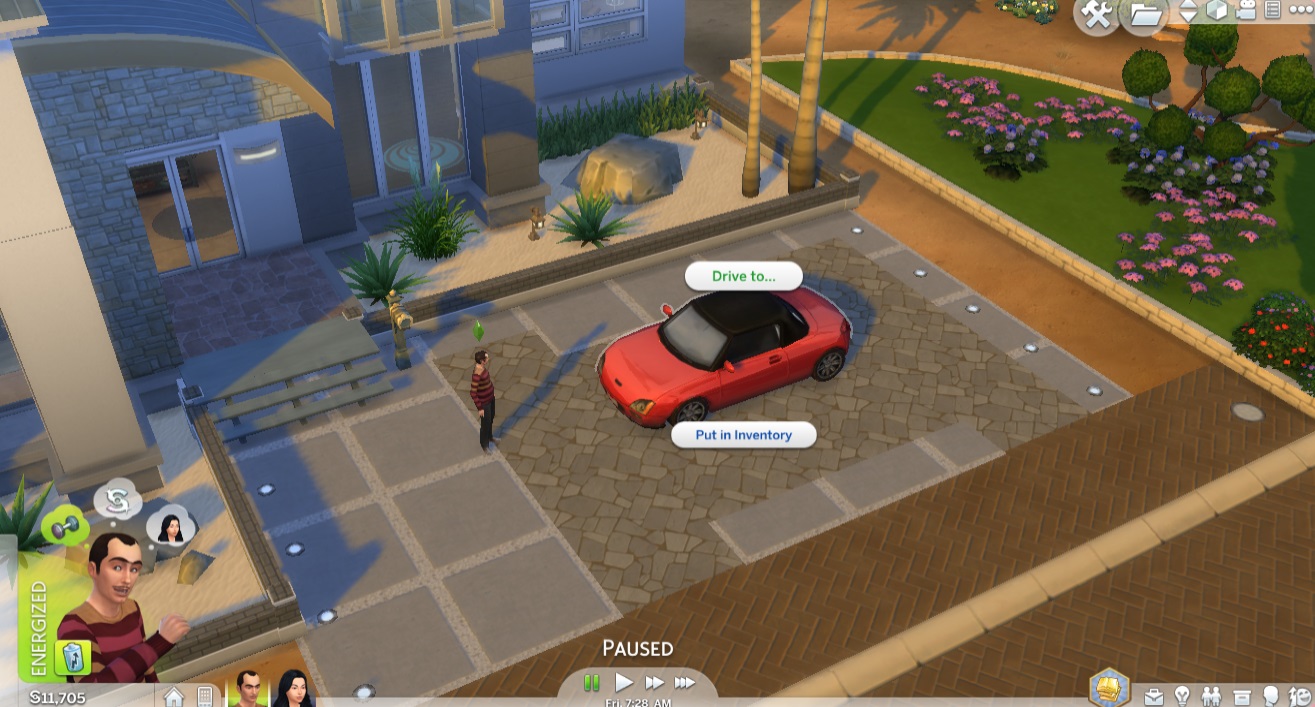Resume the game at normal speed
Screen dimensions: 1315x707
tap(624, 682)
